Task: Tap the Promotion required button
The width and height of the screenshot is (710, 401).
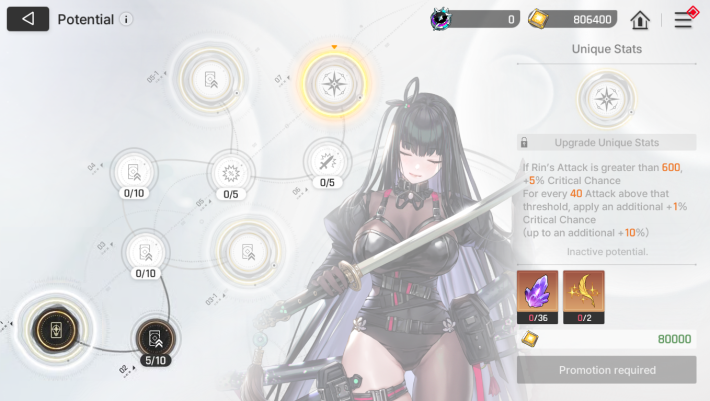Action: click(606, 370)
